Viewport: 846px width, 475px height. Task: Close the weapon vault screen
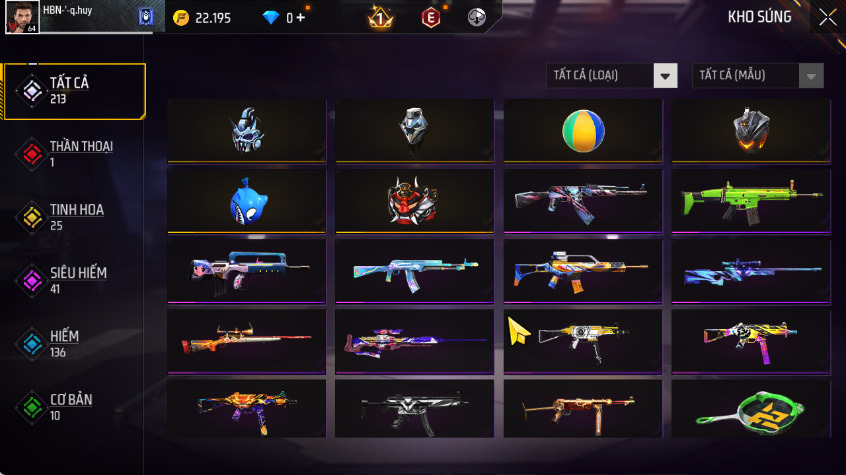(827, 17)
